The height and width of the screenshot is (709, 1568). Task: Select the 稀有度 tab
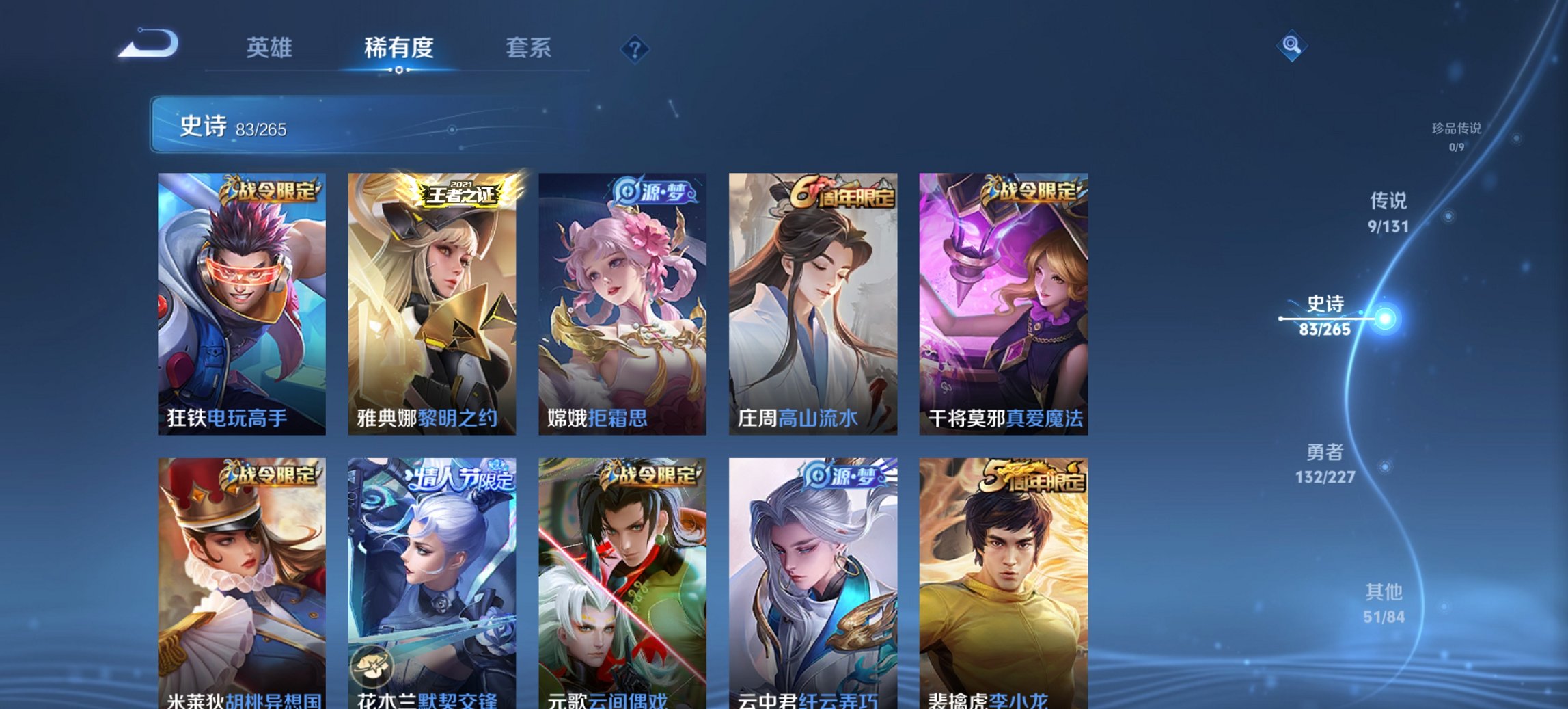pyautogui.click(x=399, y=48)
